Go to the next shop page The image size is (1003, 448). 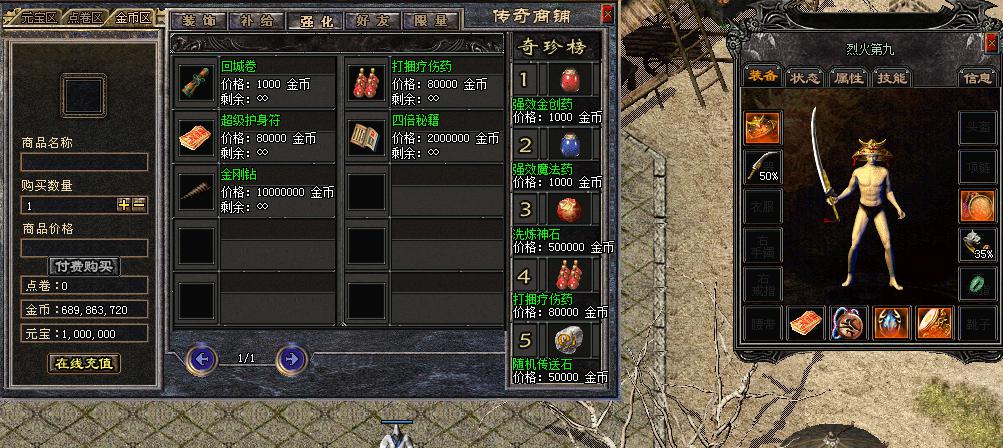290,358
